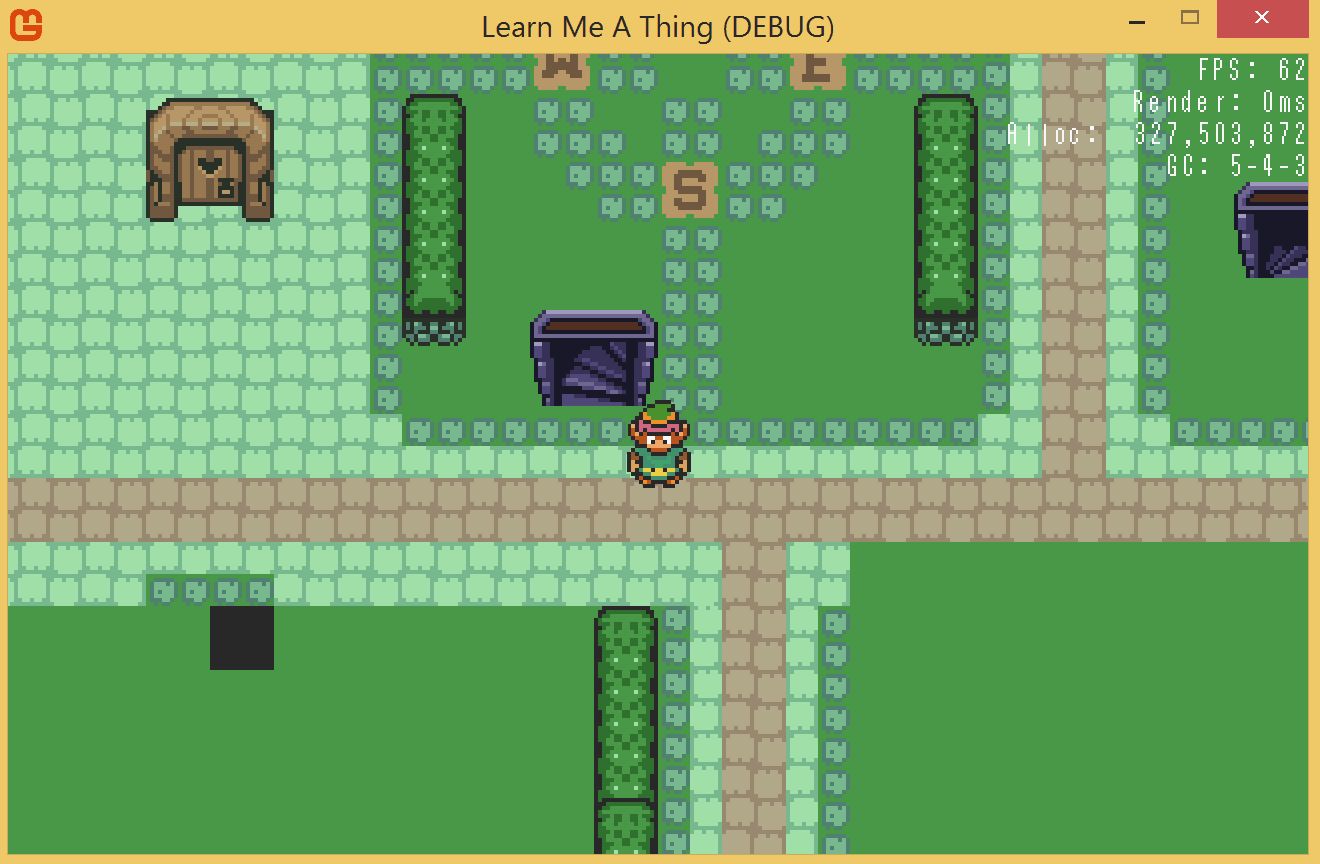This screenshot has height=864, width=1320.
Task: Close the Learn Me A Thing window
Action: [1261, 18]
